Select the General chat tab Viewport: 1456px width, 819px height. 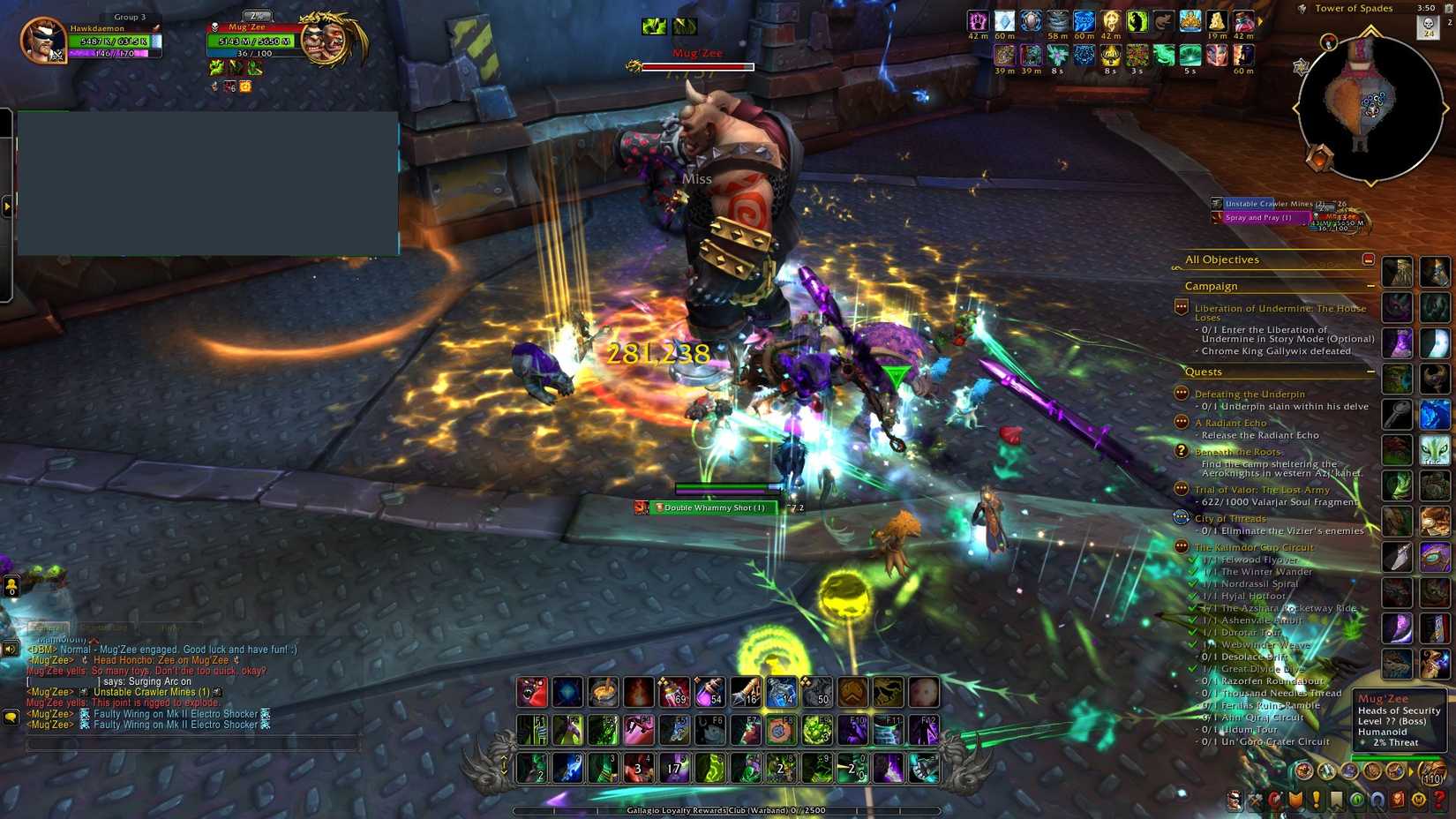(x=50, y=628)
